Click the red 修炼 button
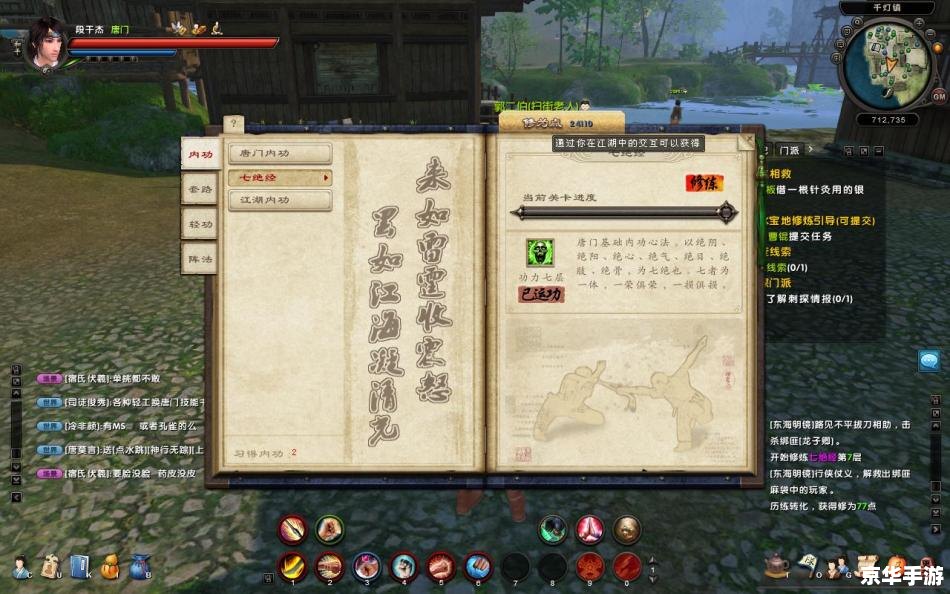 tap(703, 183)
